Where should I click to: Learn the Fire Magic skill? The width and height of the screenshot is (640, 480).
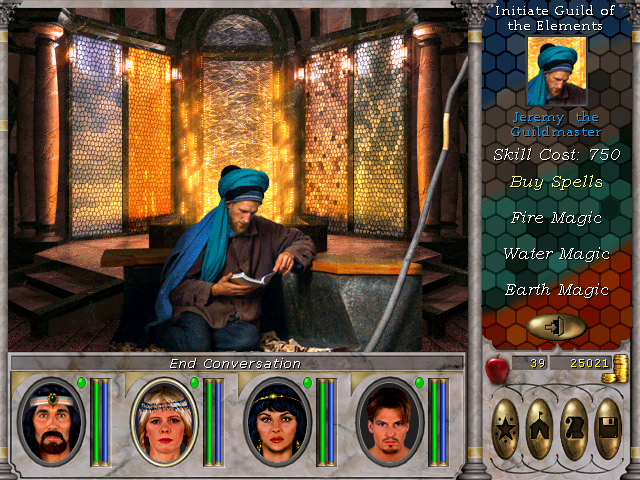tap(556, 217)
